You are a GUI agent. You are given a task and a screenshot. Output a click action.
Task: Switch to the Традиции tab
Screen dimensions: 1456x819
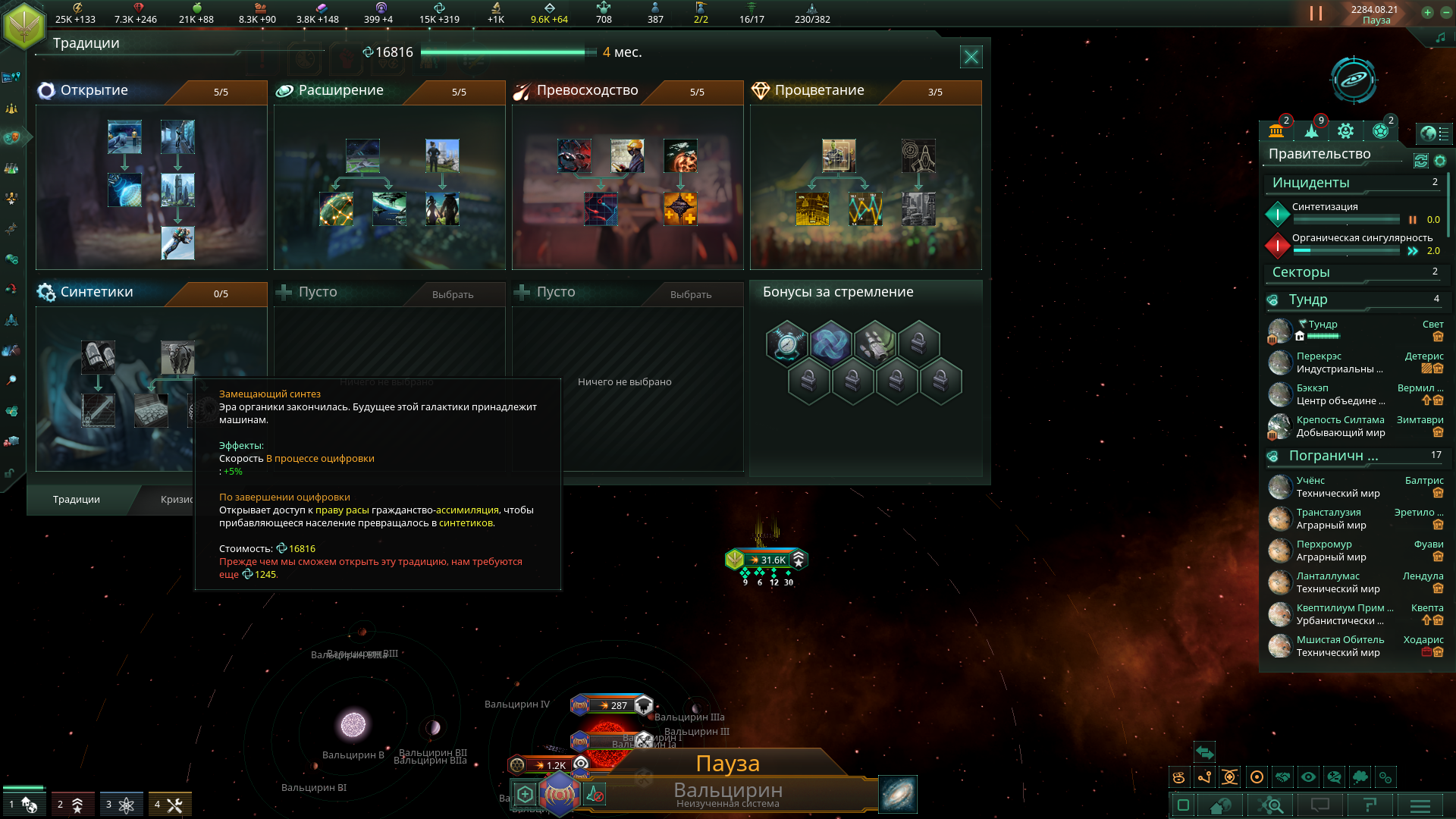77,499
